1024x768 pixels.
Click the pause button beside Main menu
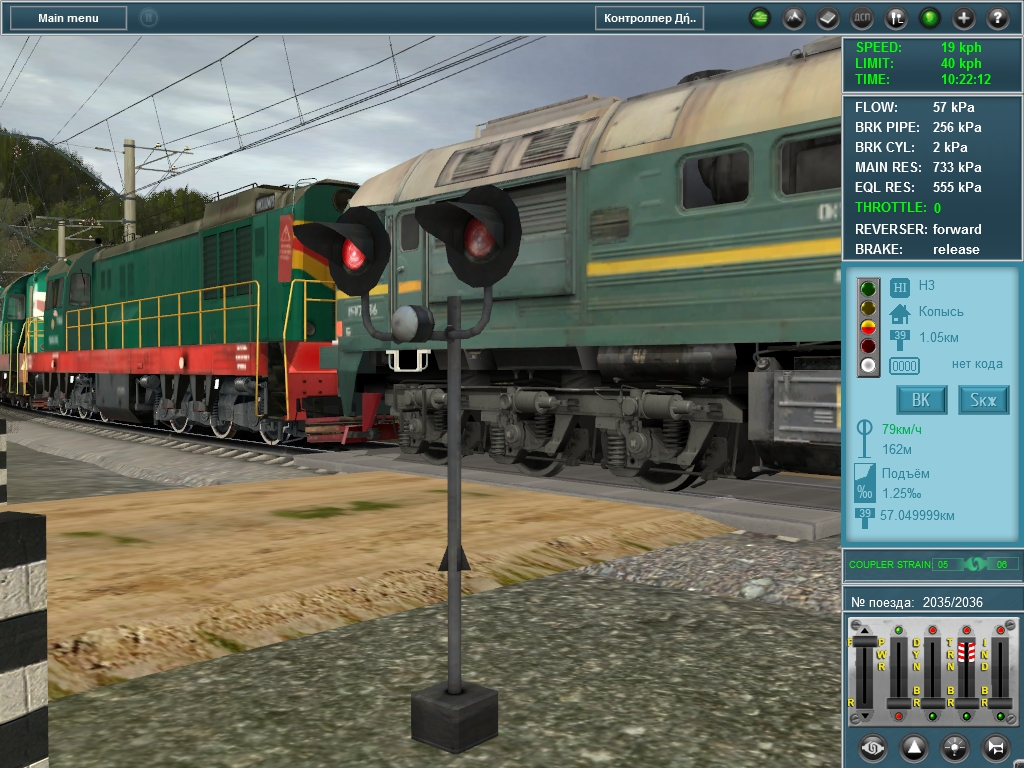148,18
